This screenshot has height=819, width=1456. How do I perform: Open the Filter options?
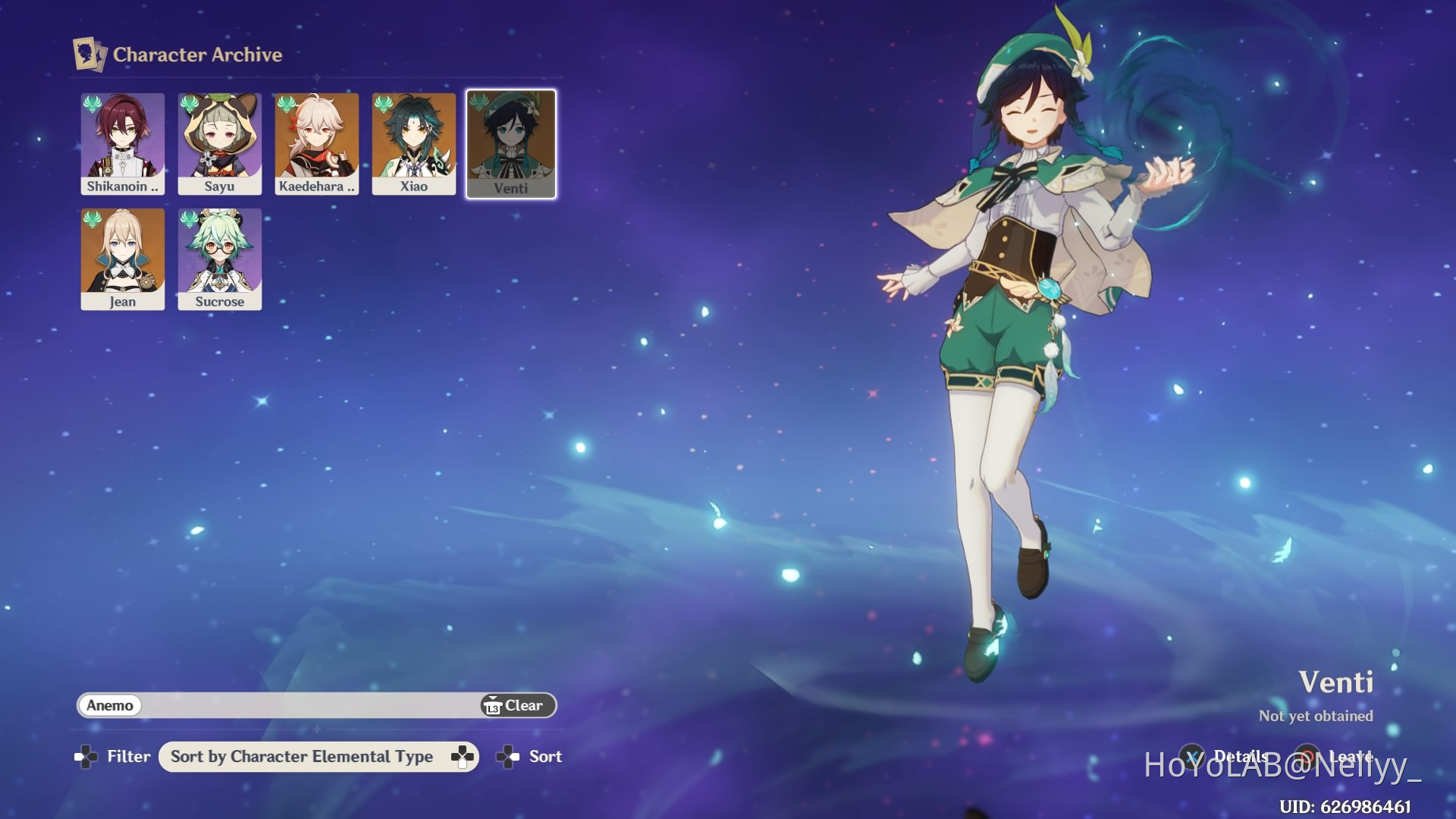pyautogui.click(x=114, y=756)
